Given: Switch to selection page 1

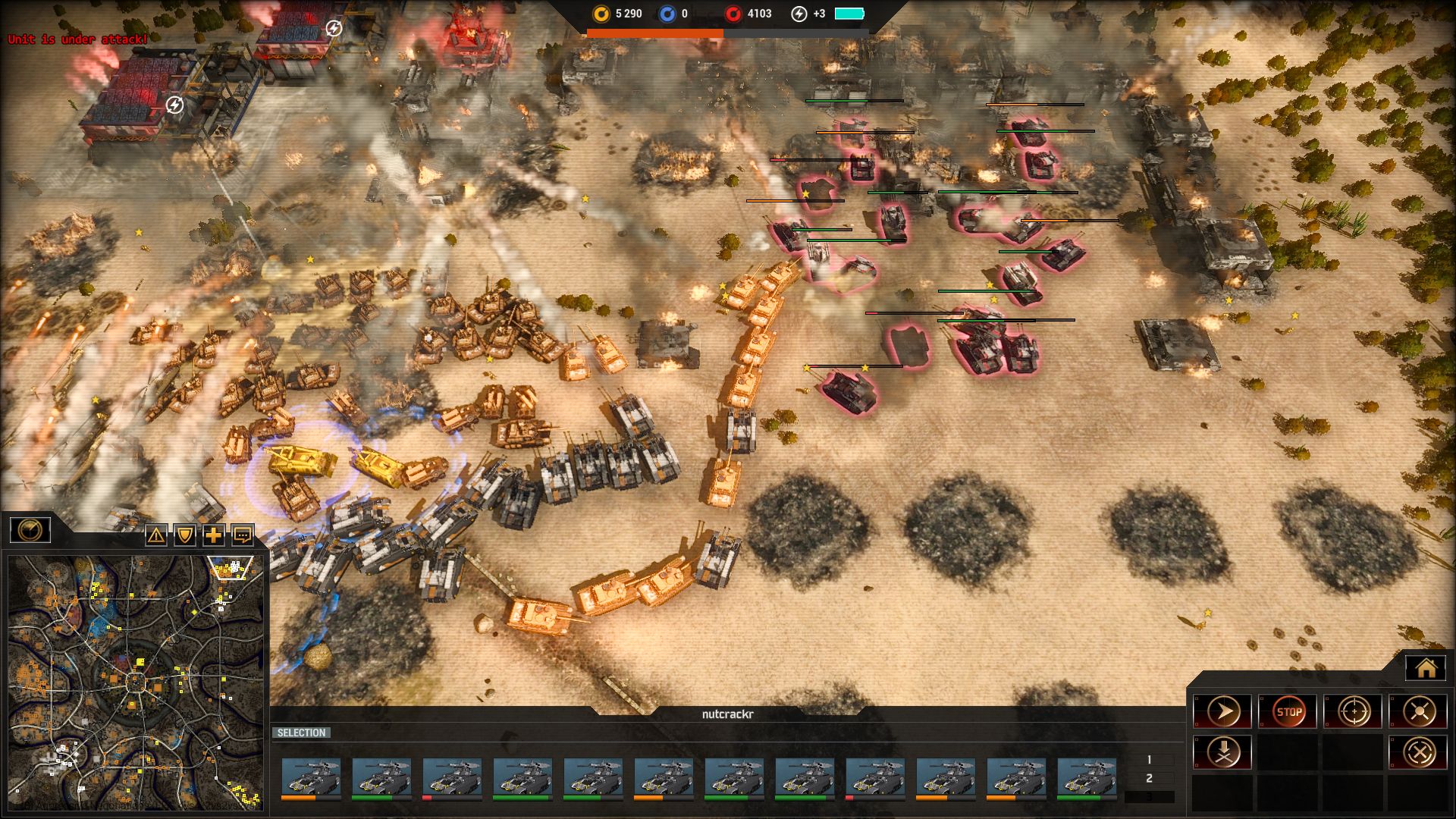Looking at the screenshot, I should 1149,759.
